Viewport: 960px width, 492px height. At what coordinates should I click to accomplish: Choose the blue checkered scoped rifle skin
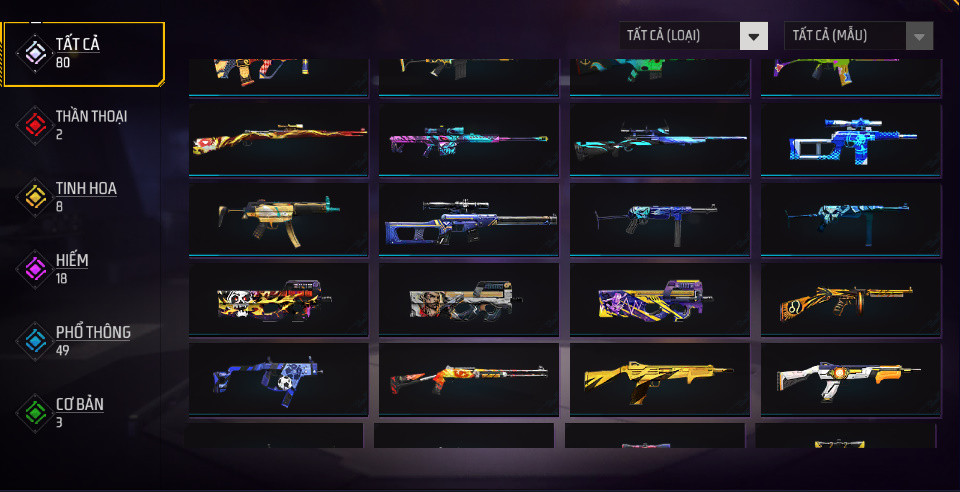click(x=850, y=140)
